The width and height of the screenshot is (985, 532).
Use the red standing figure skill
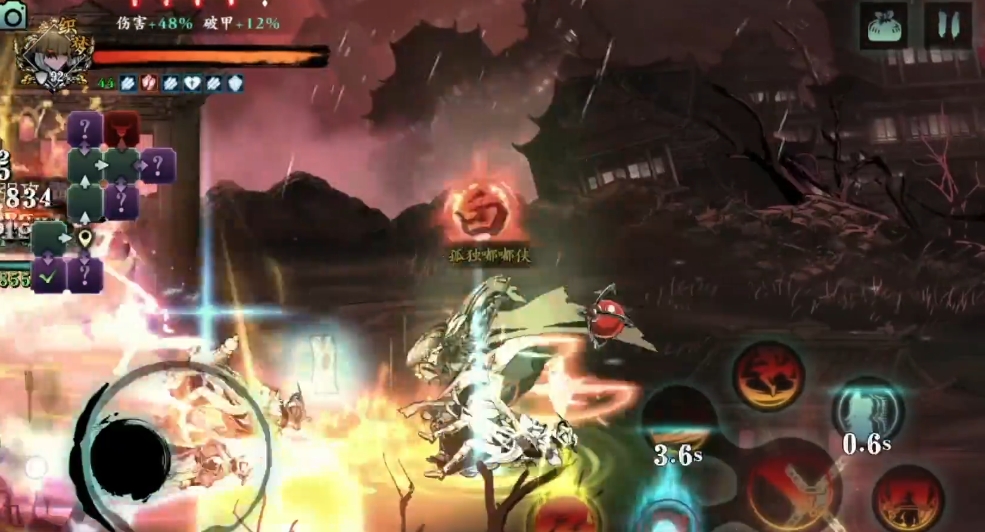coord(907,498)
